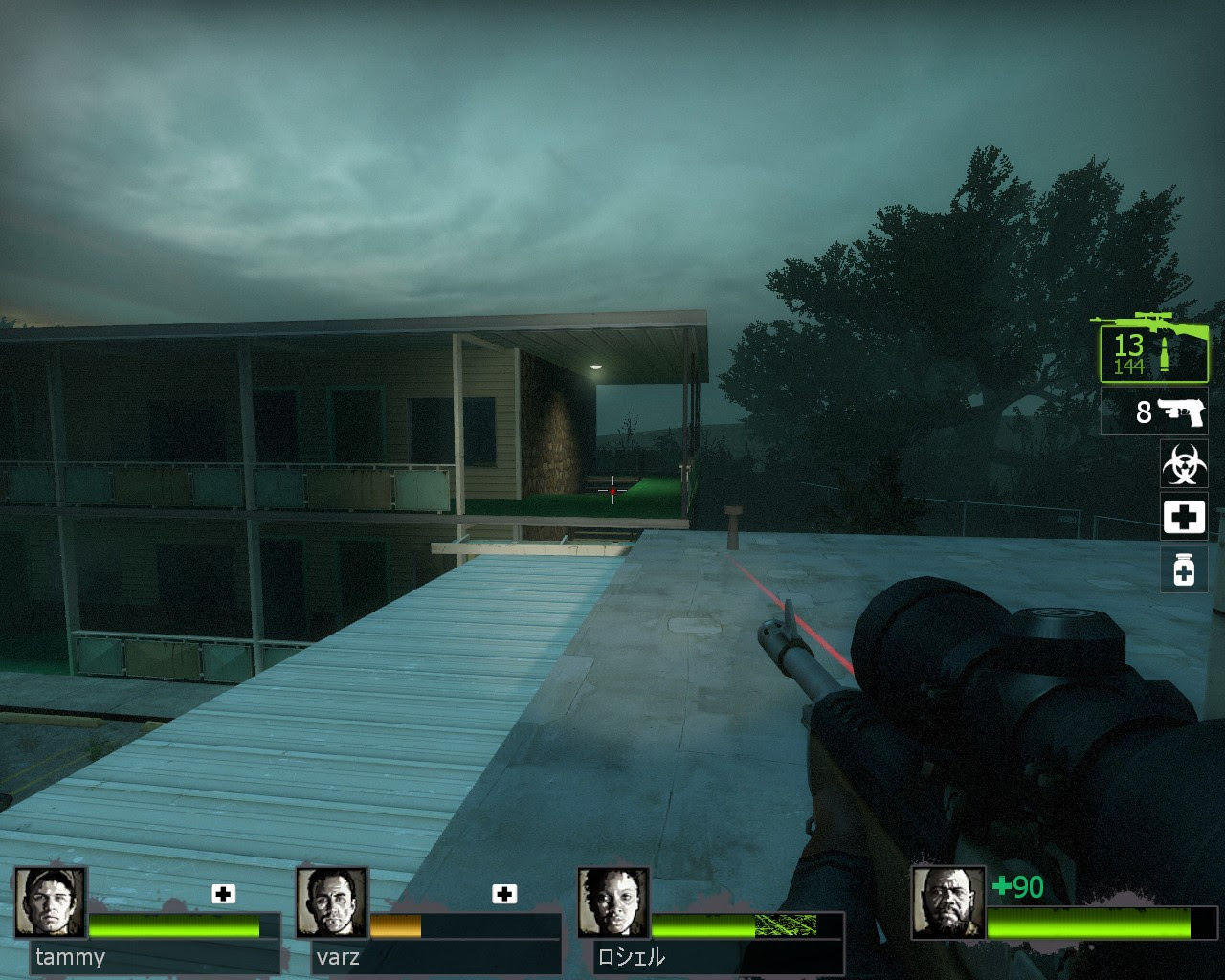Select the first aid kit slot
This screenshot has width=1225, height=980.
1184,517
